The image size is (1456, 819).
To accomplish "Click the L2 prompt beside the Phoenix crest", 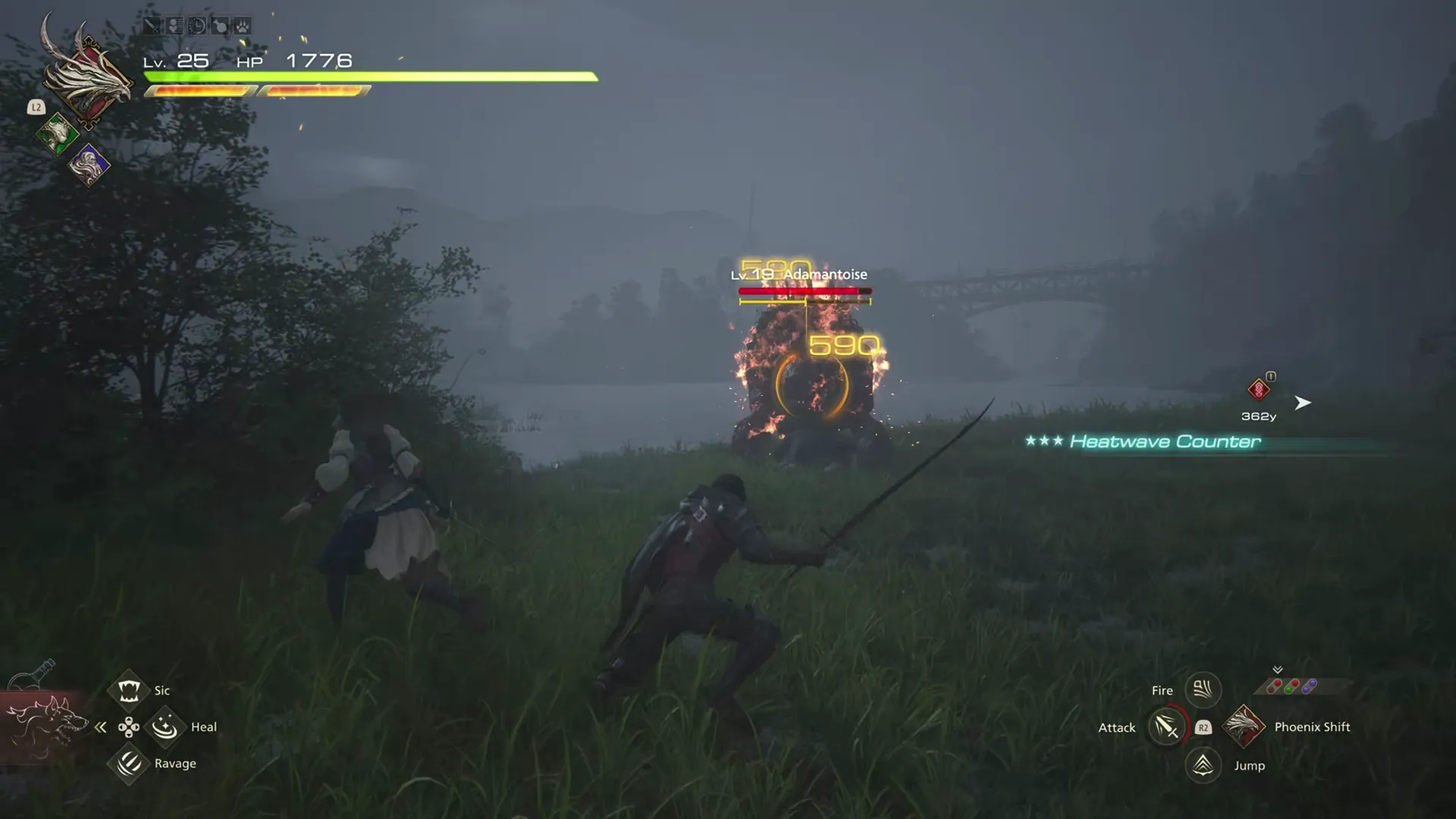I will tap(36, 107).
